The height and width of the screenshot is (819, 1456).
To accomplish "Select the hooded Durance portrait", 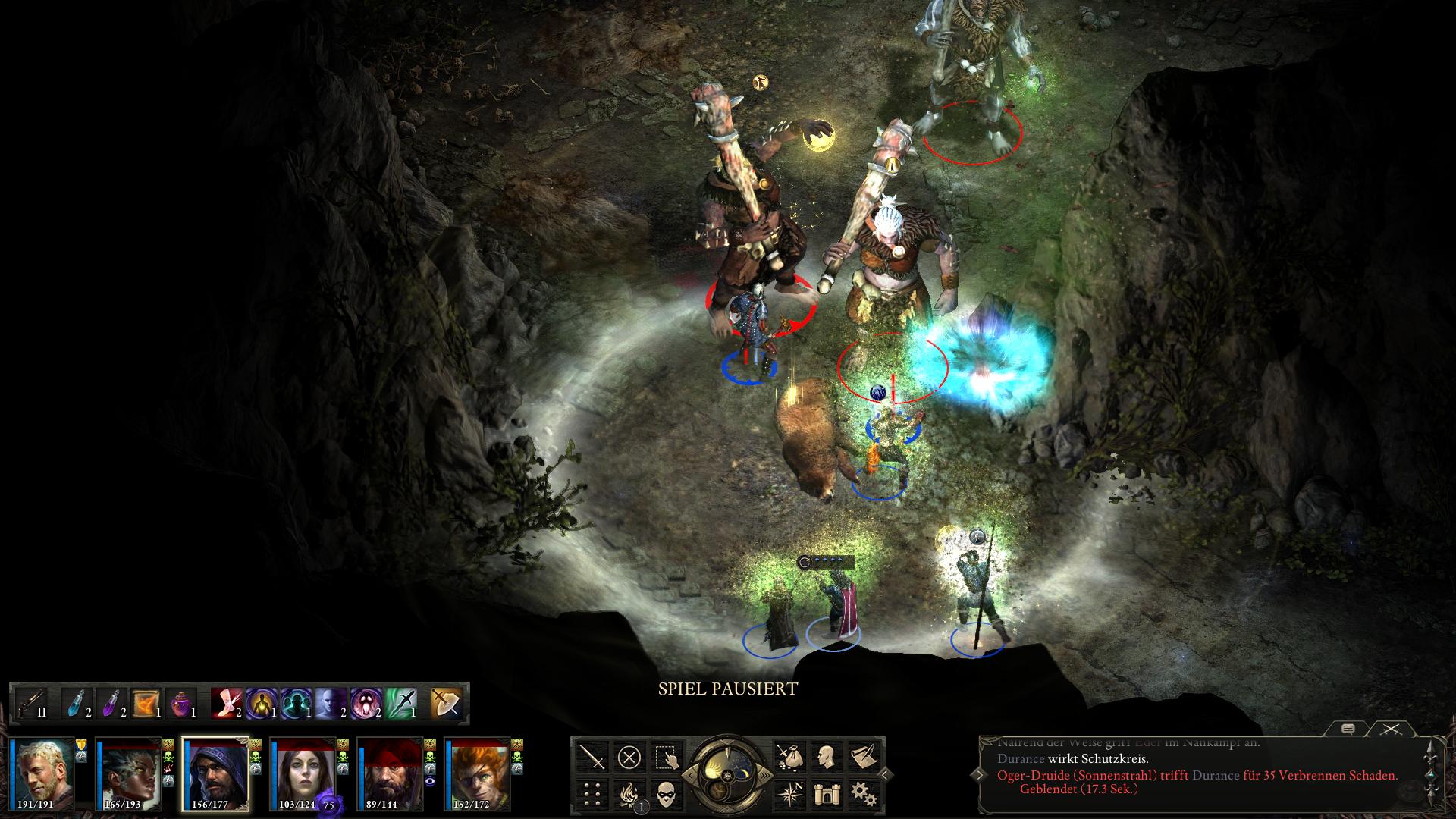I will tap(216, 773).
